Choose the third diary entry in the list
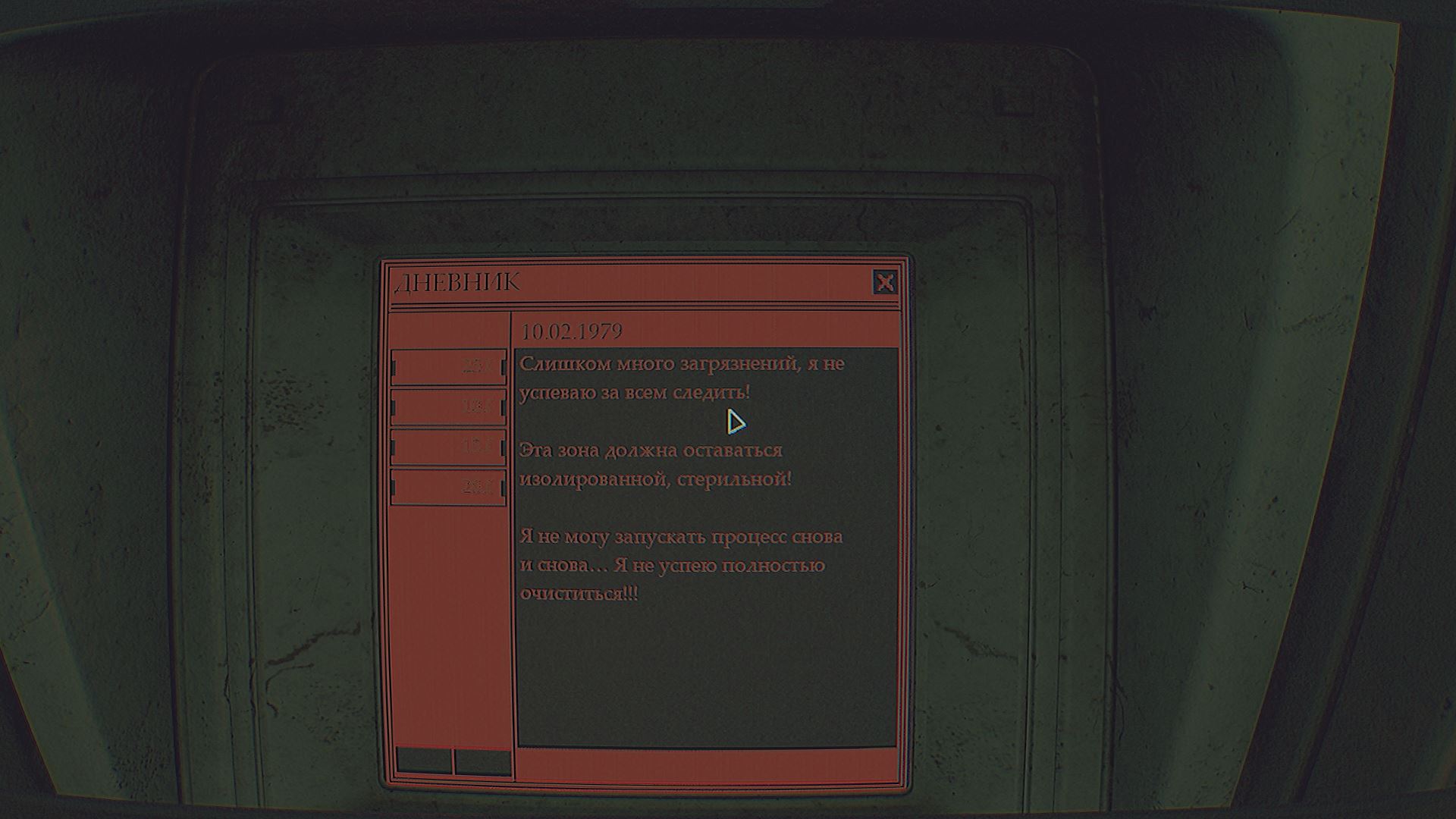 coord(448,447)
